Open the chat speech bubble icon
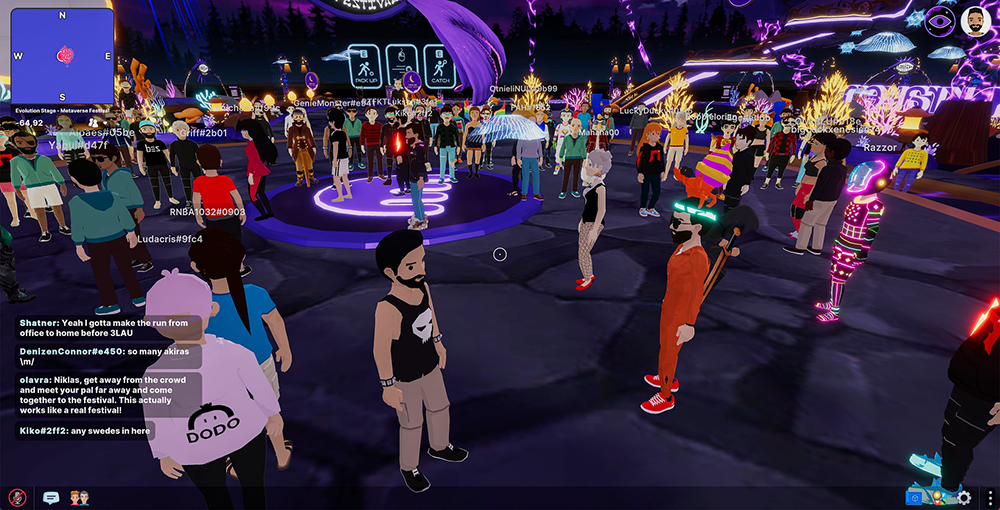The height and width of the screenshot is (510, 1000). coord(51,497)
